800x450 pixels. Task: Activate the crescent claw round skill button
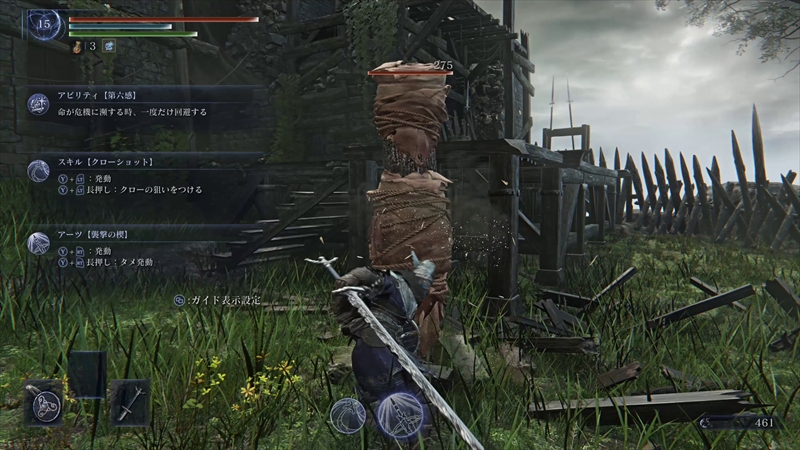coord(347,414)
